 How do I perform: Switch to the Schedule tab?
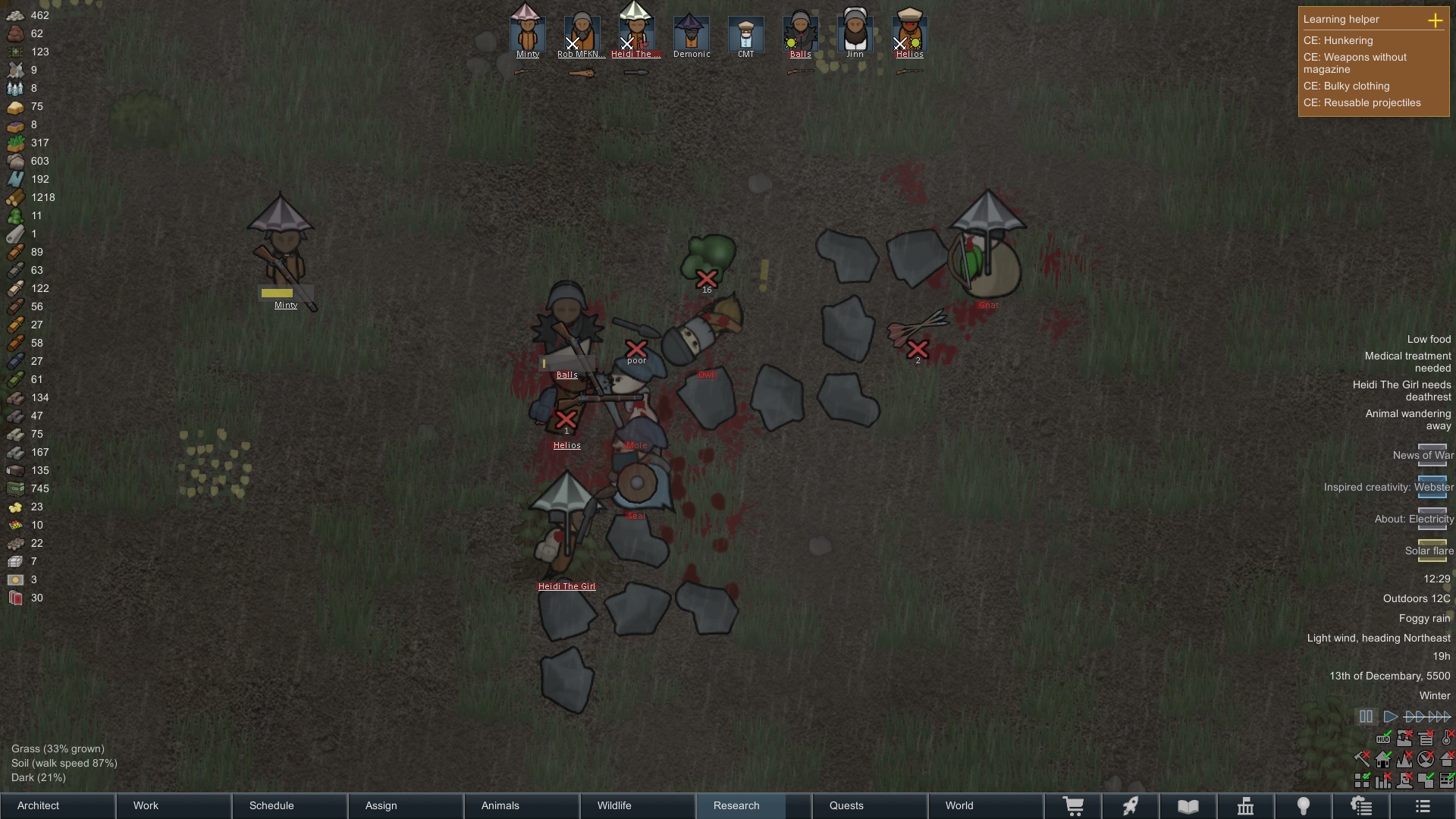point(290,805)
